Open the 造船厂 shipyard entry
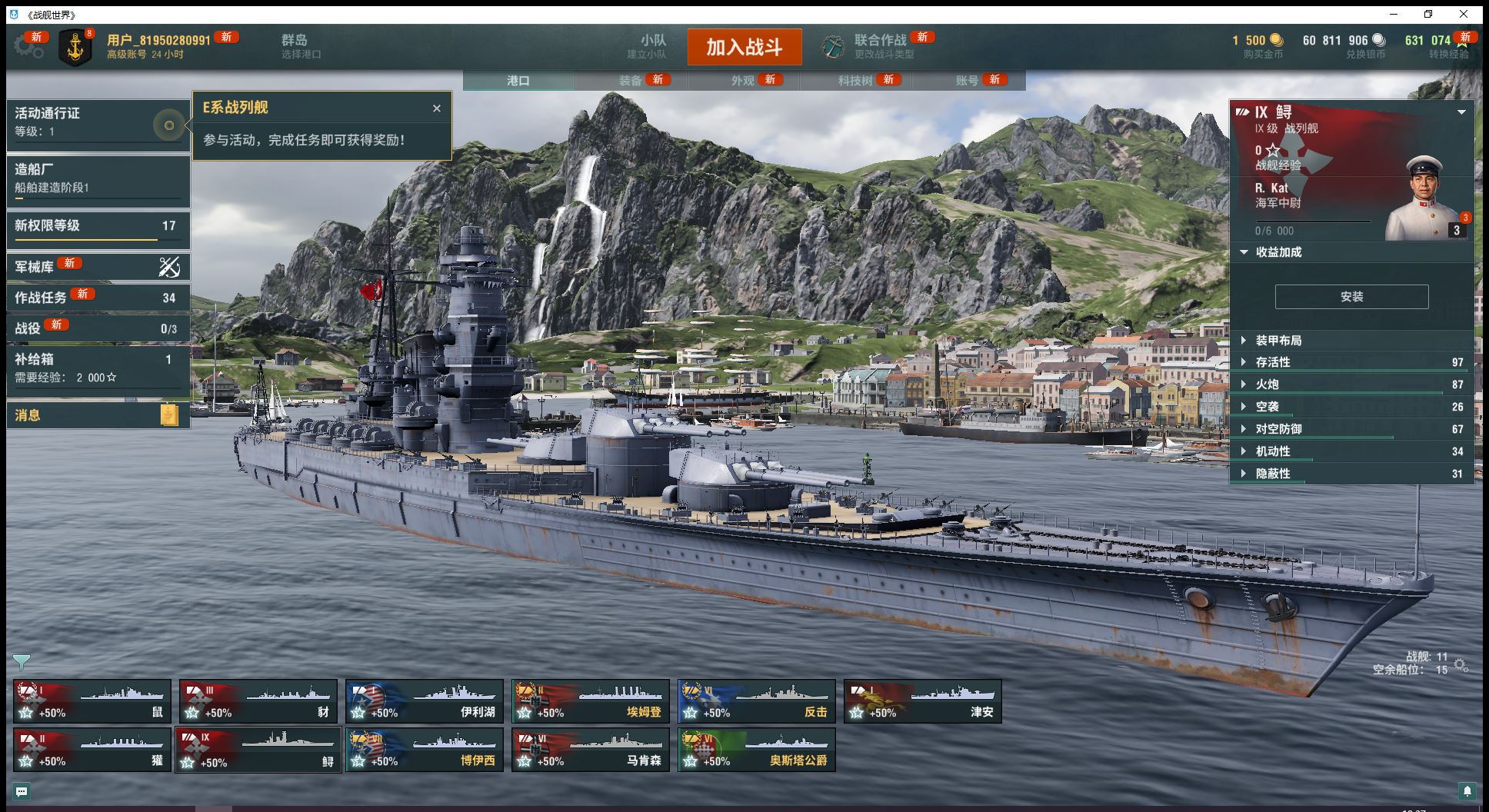The width and height of the screenshot is (1489, 812). pyautogui.click(x=98, y=178)
